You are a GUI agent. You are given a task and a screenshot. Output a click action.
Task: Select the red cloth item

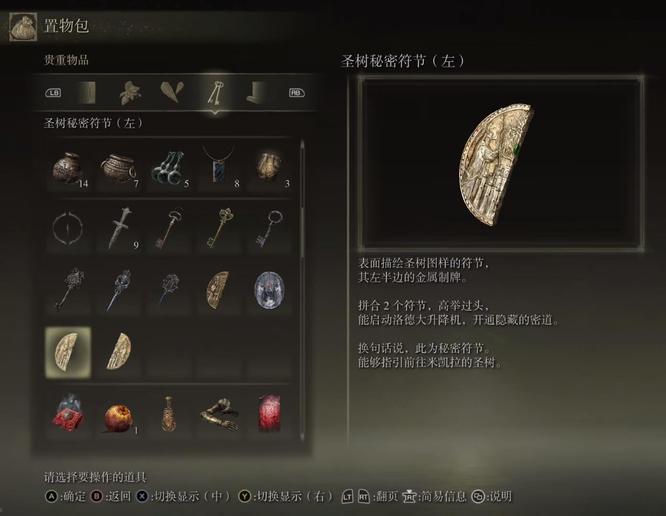point(268,413)
